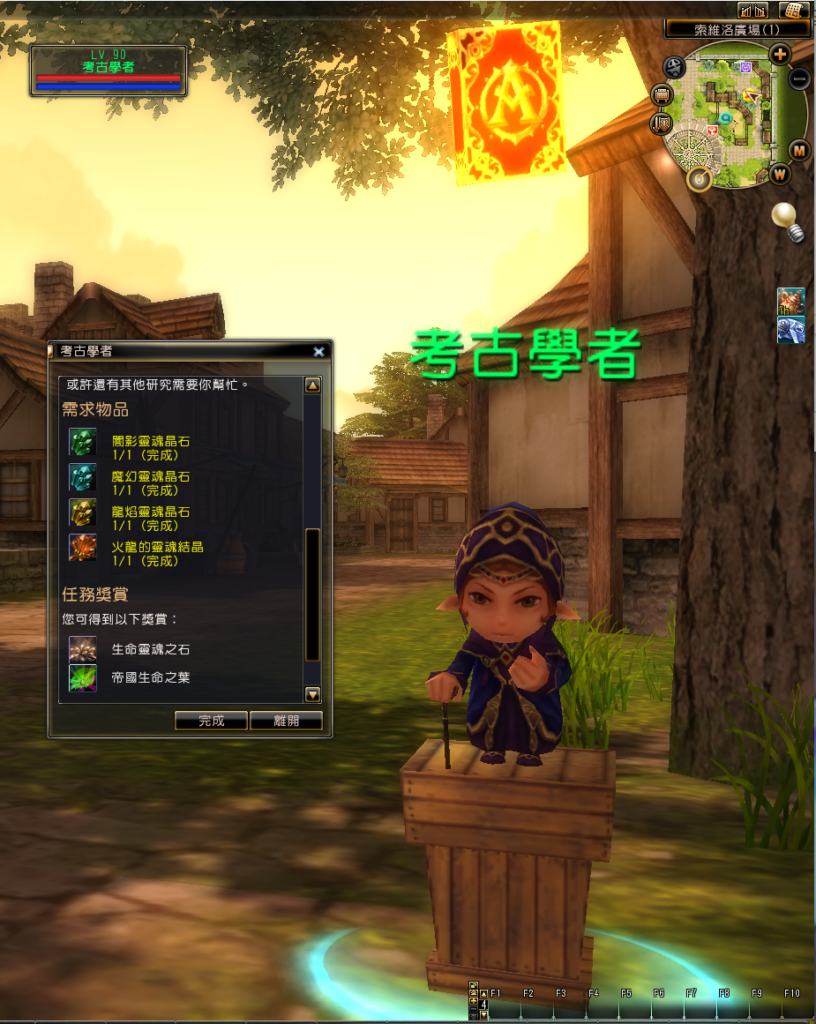The height and width of the screenshot is (1024, 816).
Task: Click the quest text scroll-up arrow
Action: click(312, 385)
